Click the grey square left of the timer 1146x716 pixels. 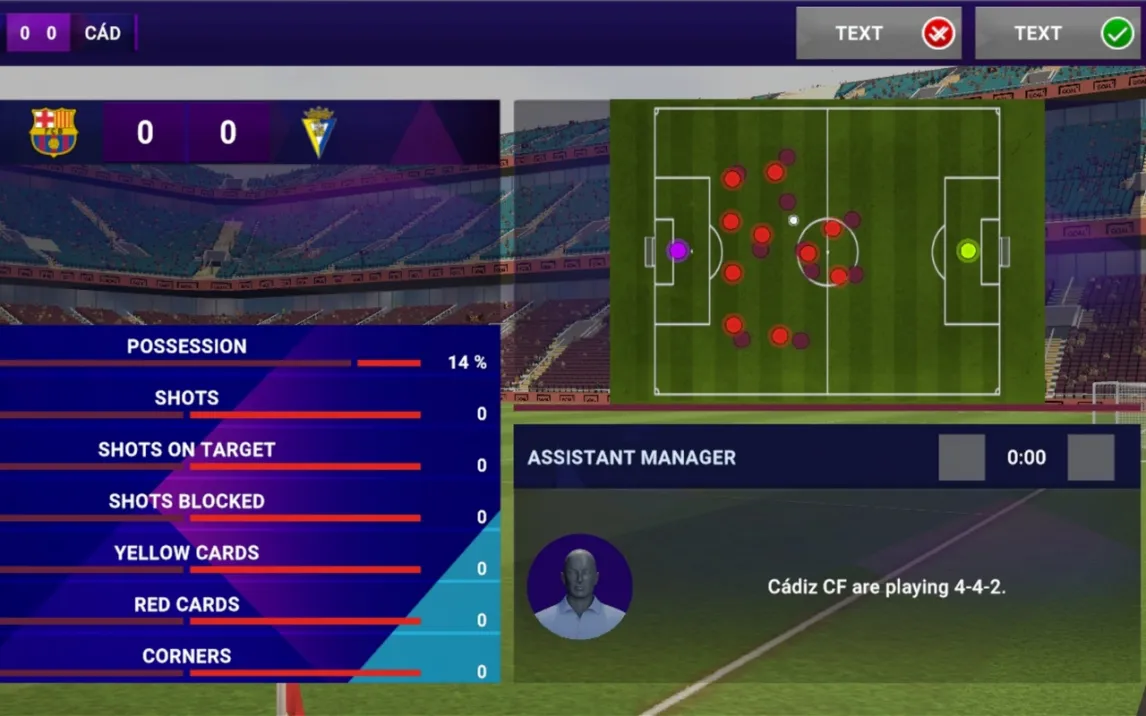(x=961, y=458)
